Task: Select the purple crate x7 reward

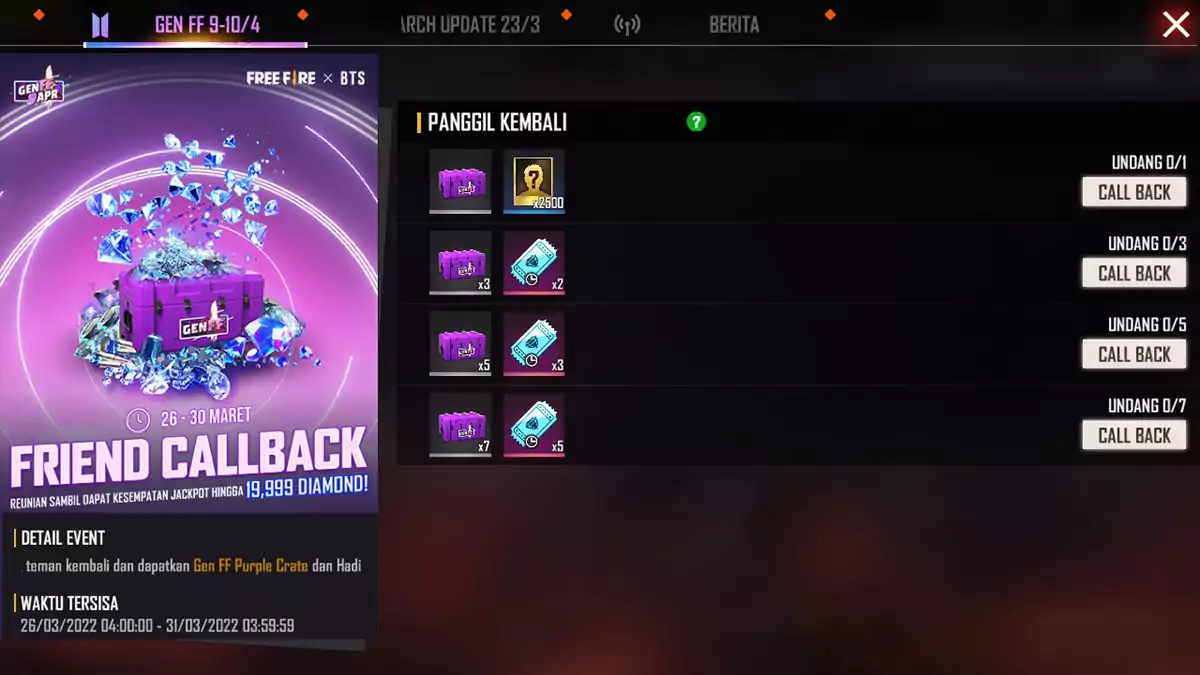Action: pyautogui.click(x=461, y=425)
